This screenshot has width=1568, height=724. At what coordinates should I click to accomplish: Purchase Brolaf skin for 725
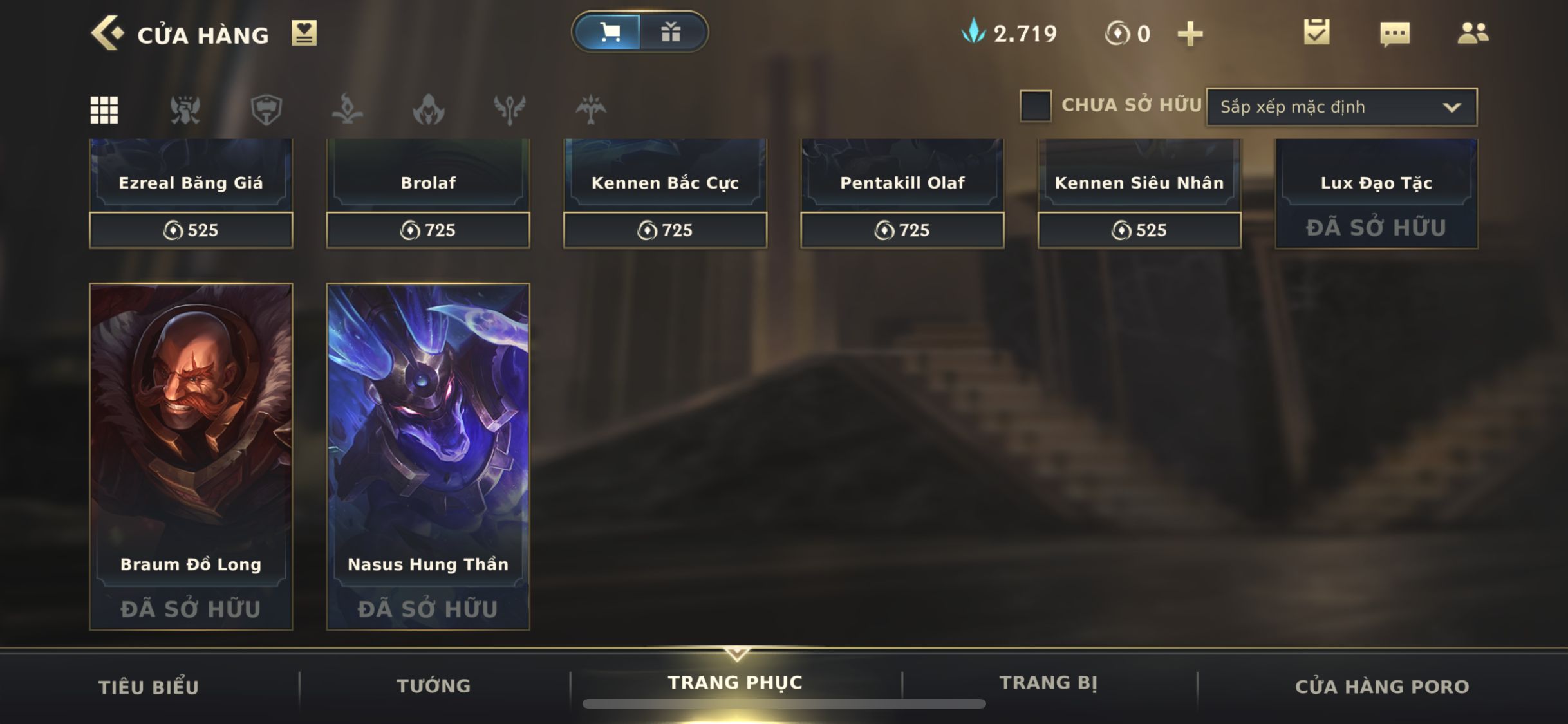tap(428, 230)
